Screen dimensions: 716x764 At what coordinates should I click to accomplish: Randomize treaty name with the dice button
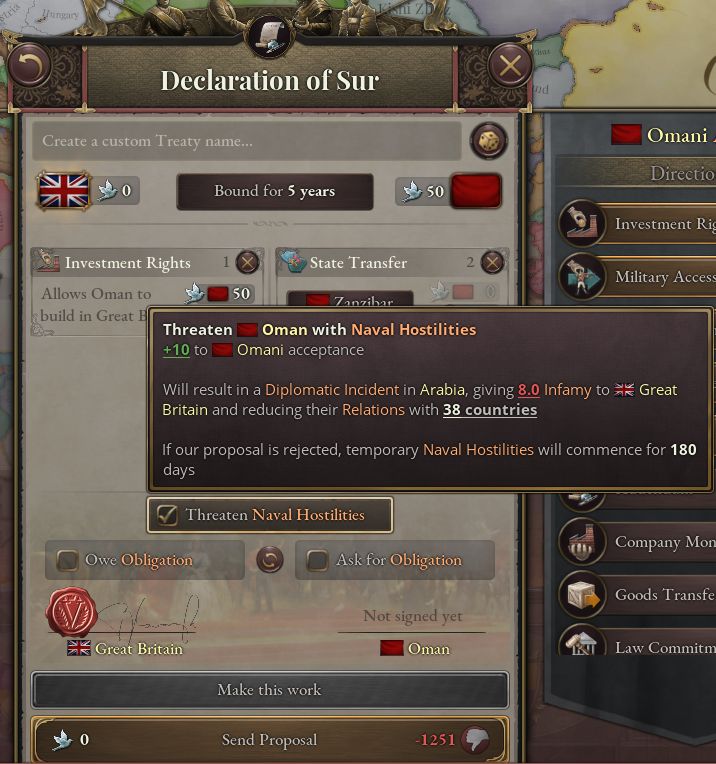pos(488,141)
